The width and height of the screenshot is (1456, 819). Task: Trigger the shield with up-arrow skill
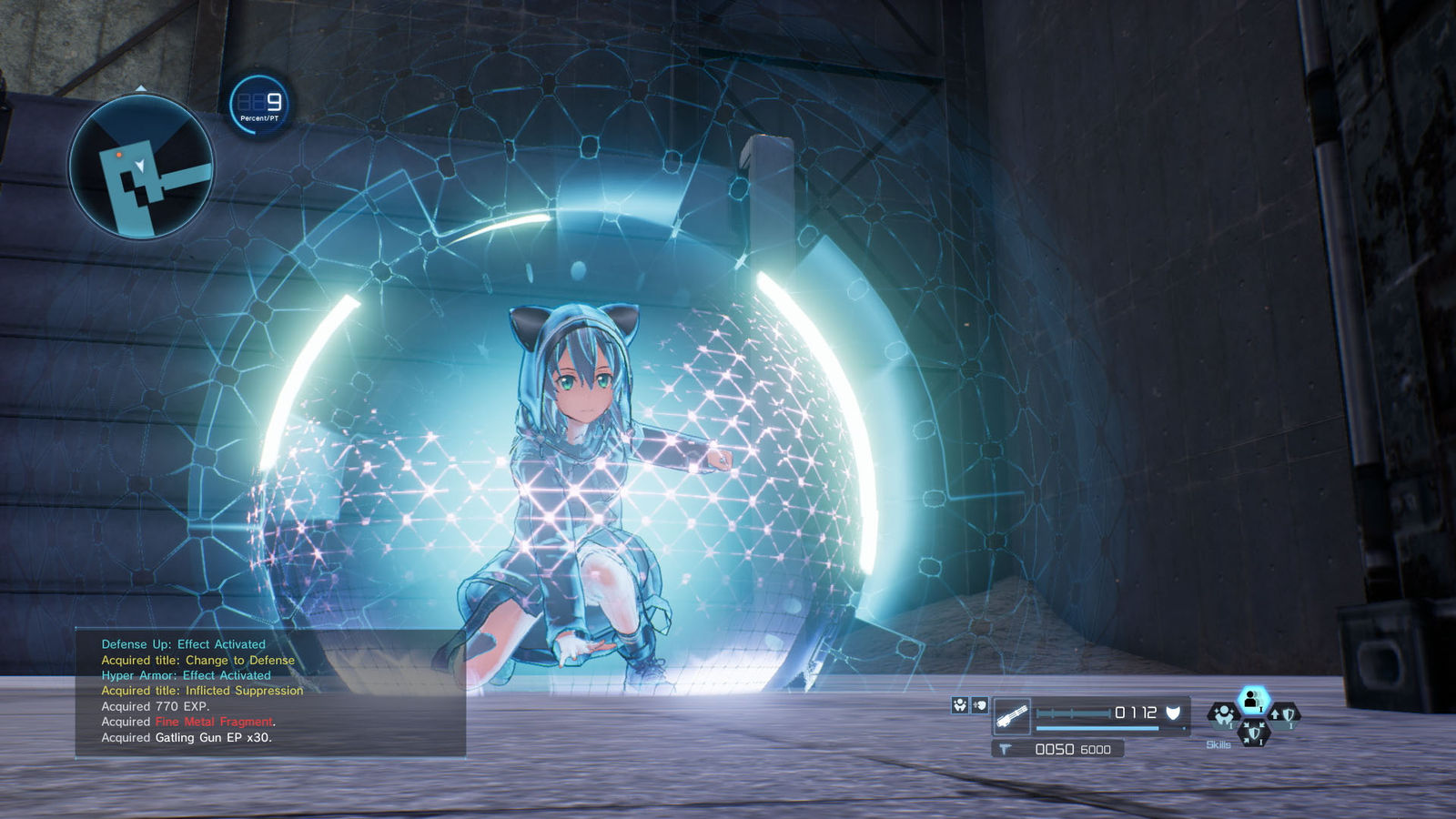click(x=1283, y=715)
